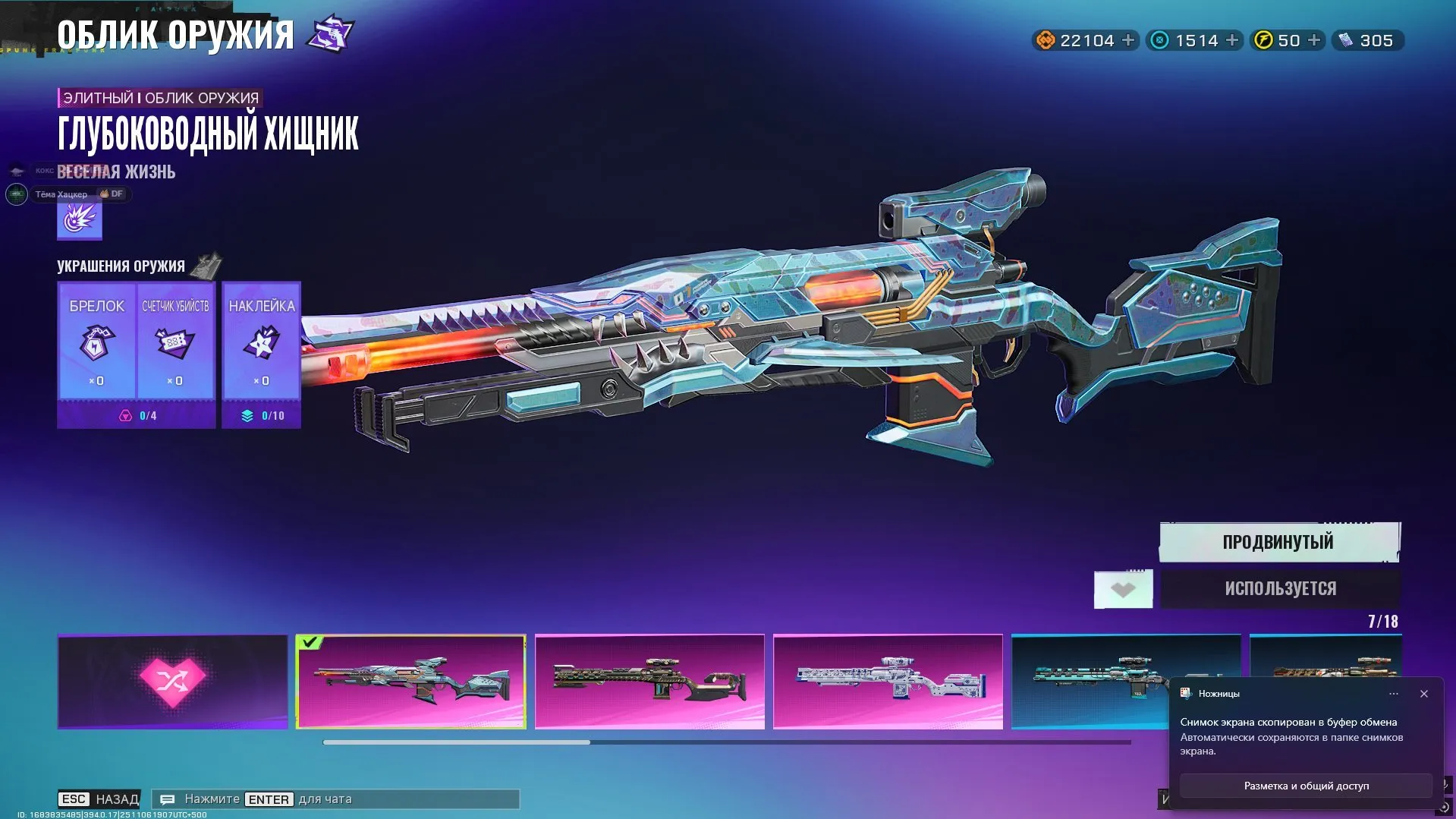Add more of the 22104 orange currency

click(1128, 40)
